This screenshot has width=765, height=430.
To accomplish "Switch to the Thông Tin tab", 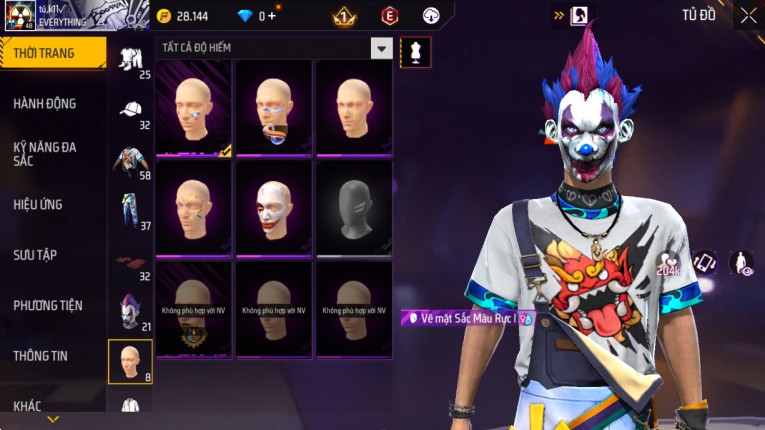I will 41,355.
